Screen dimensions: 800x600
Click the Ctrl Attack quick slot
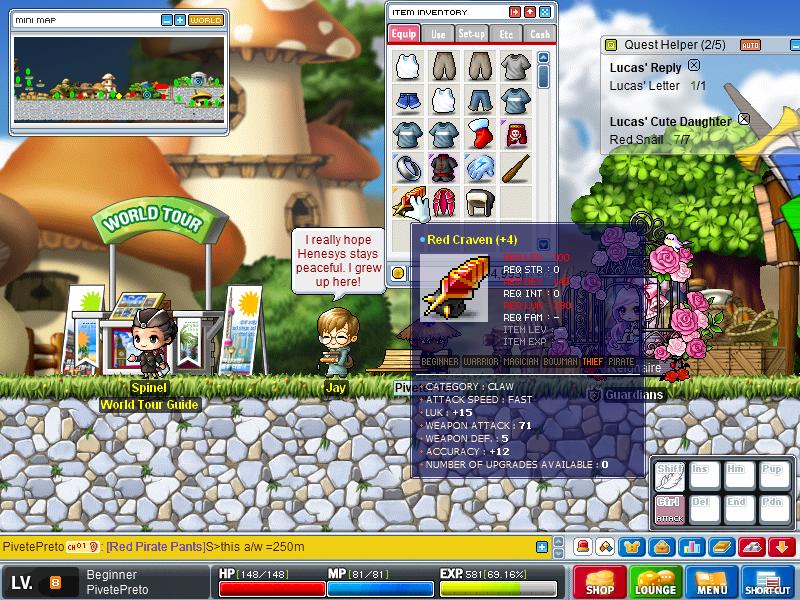click(x=667, y=508)
